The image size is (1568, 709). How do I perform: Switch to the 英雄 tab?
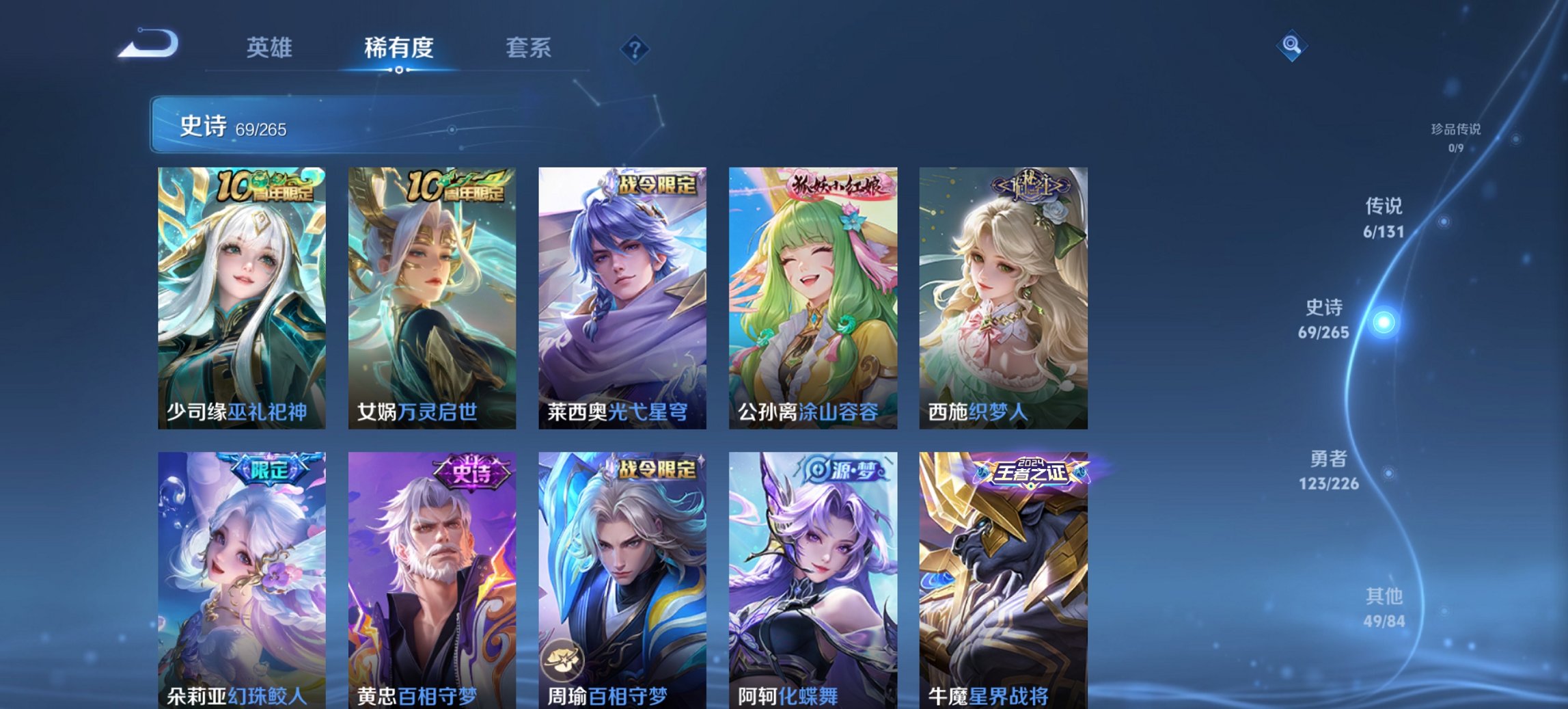[271, 48]
